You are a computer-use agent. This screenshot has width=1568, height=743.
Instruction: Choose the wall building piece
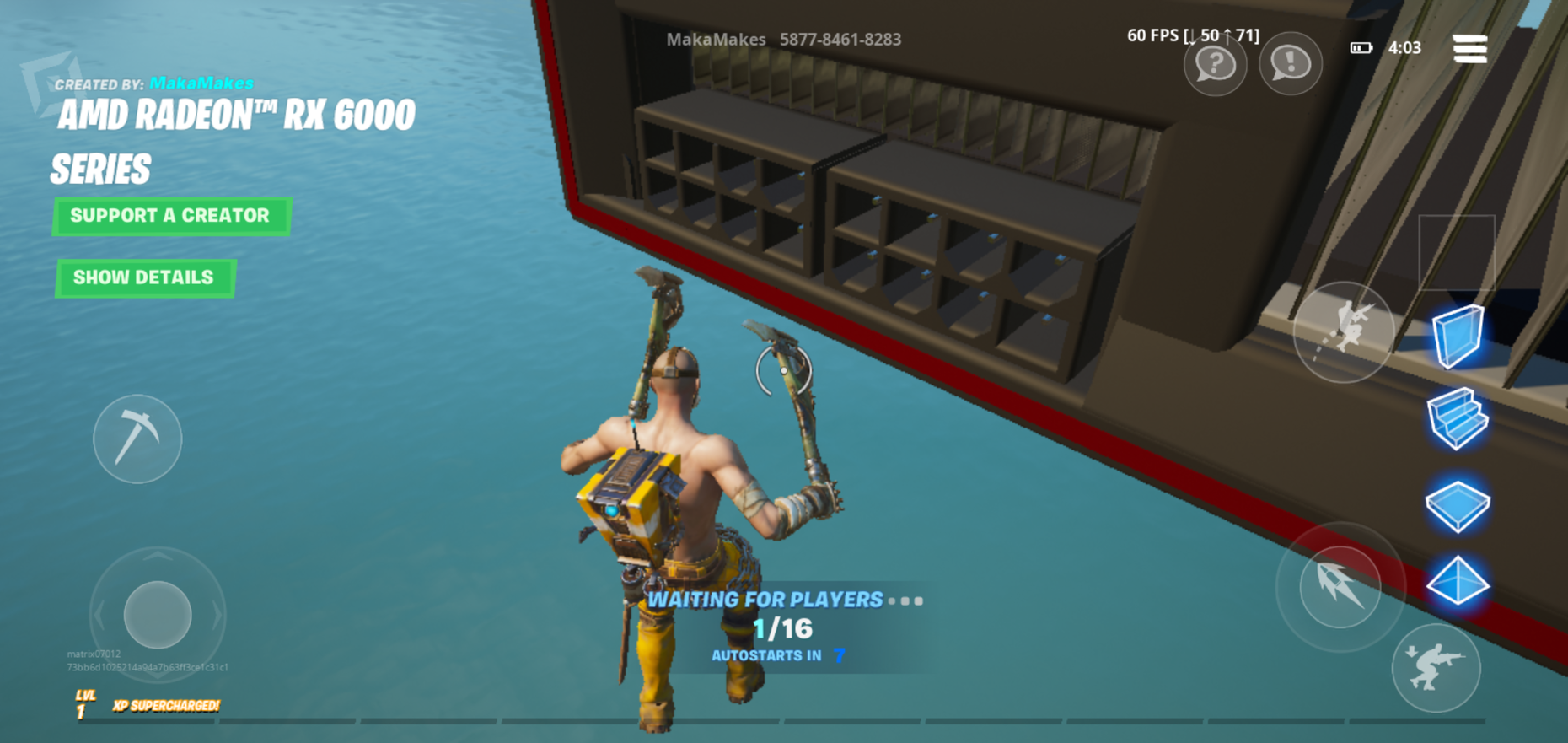coord(1458,337)
